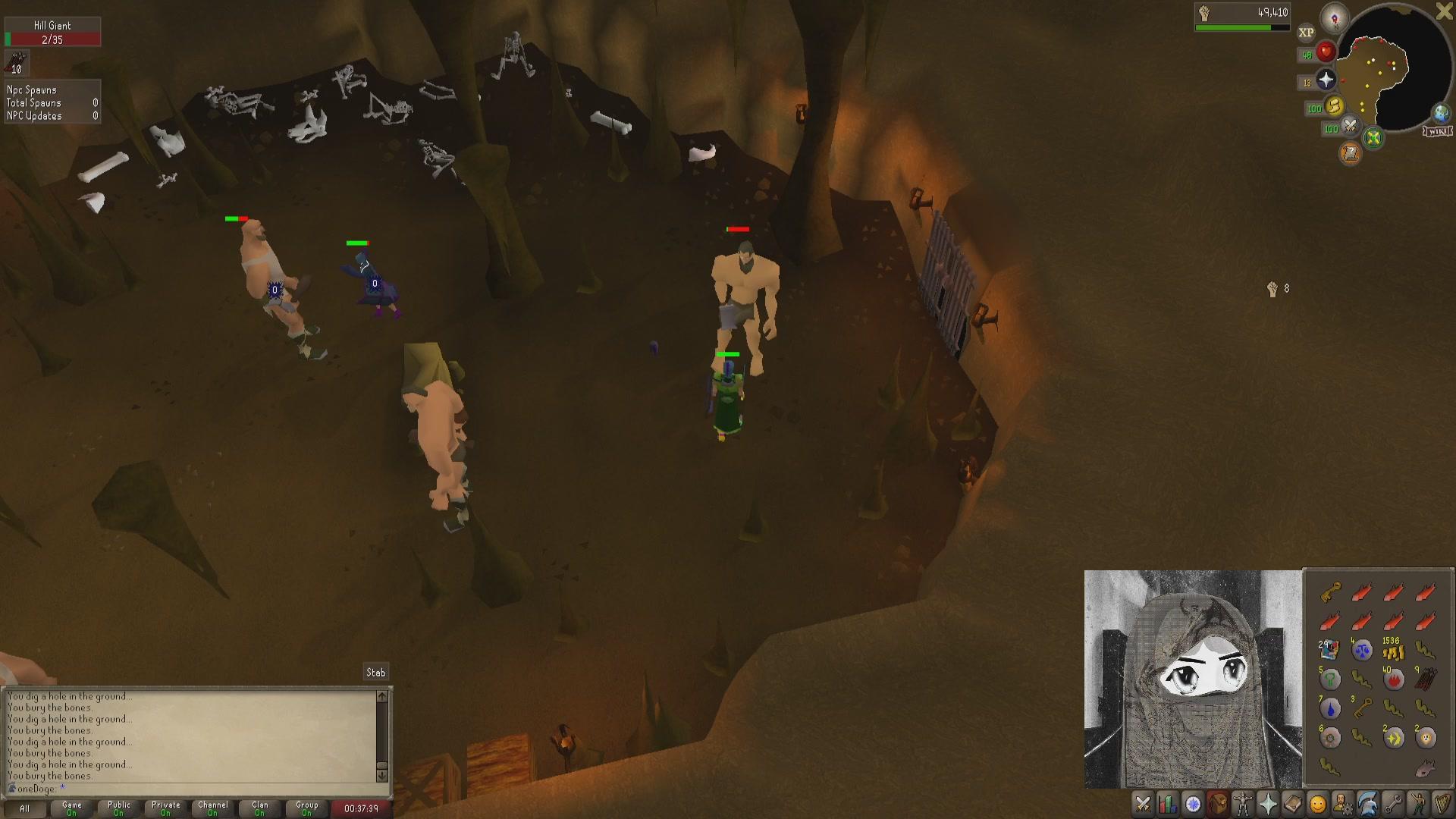Image resolution: width=1456 pixels, height=819 pixels.
Task: Open the Wiki lookup banner
Action: [1438, 132]
